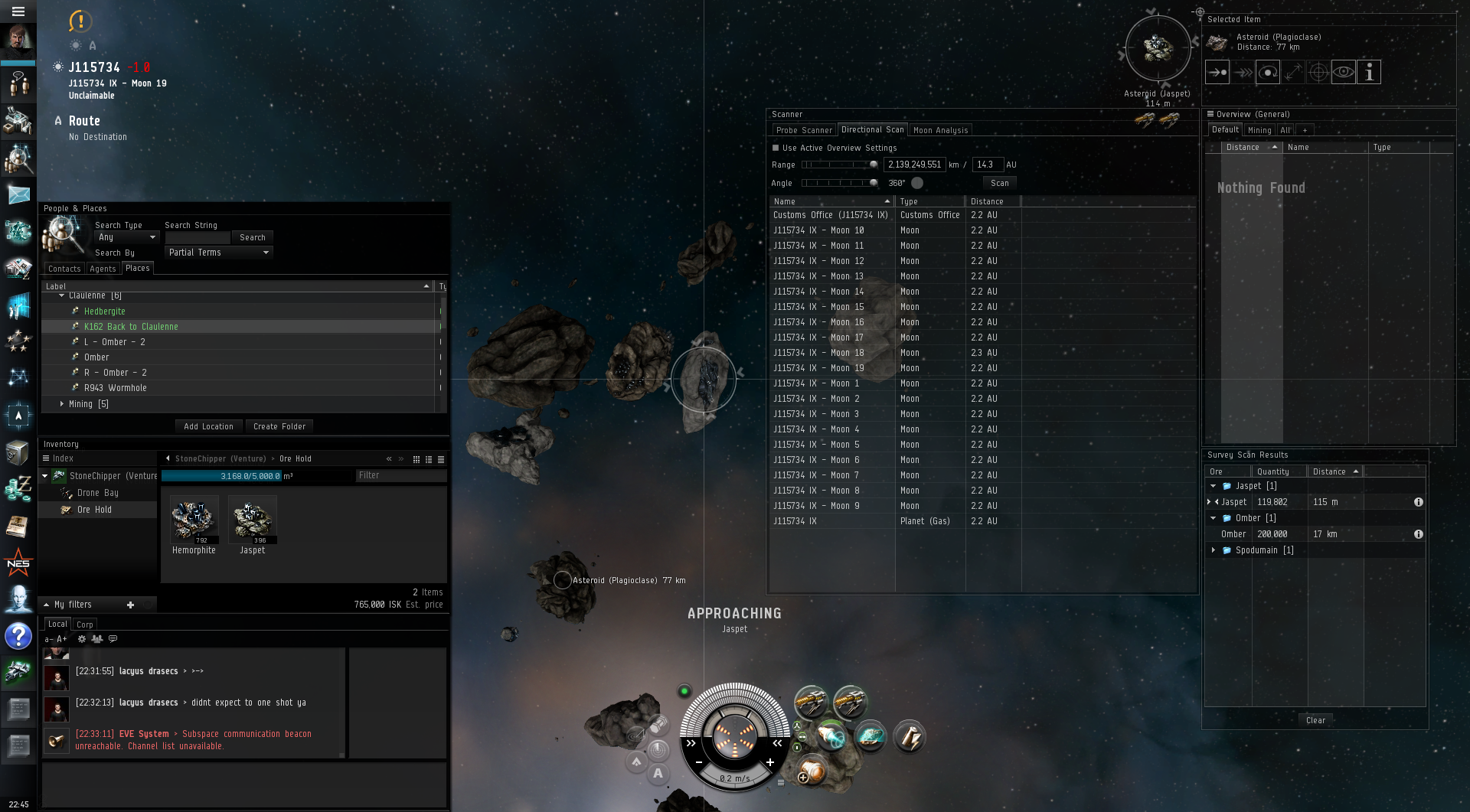The image size is (1470, 812).
Task: Open the Search By dropdown
Action: click(x=219, y=253)
